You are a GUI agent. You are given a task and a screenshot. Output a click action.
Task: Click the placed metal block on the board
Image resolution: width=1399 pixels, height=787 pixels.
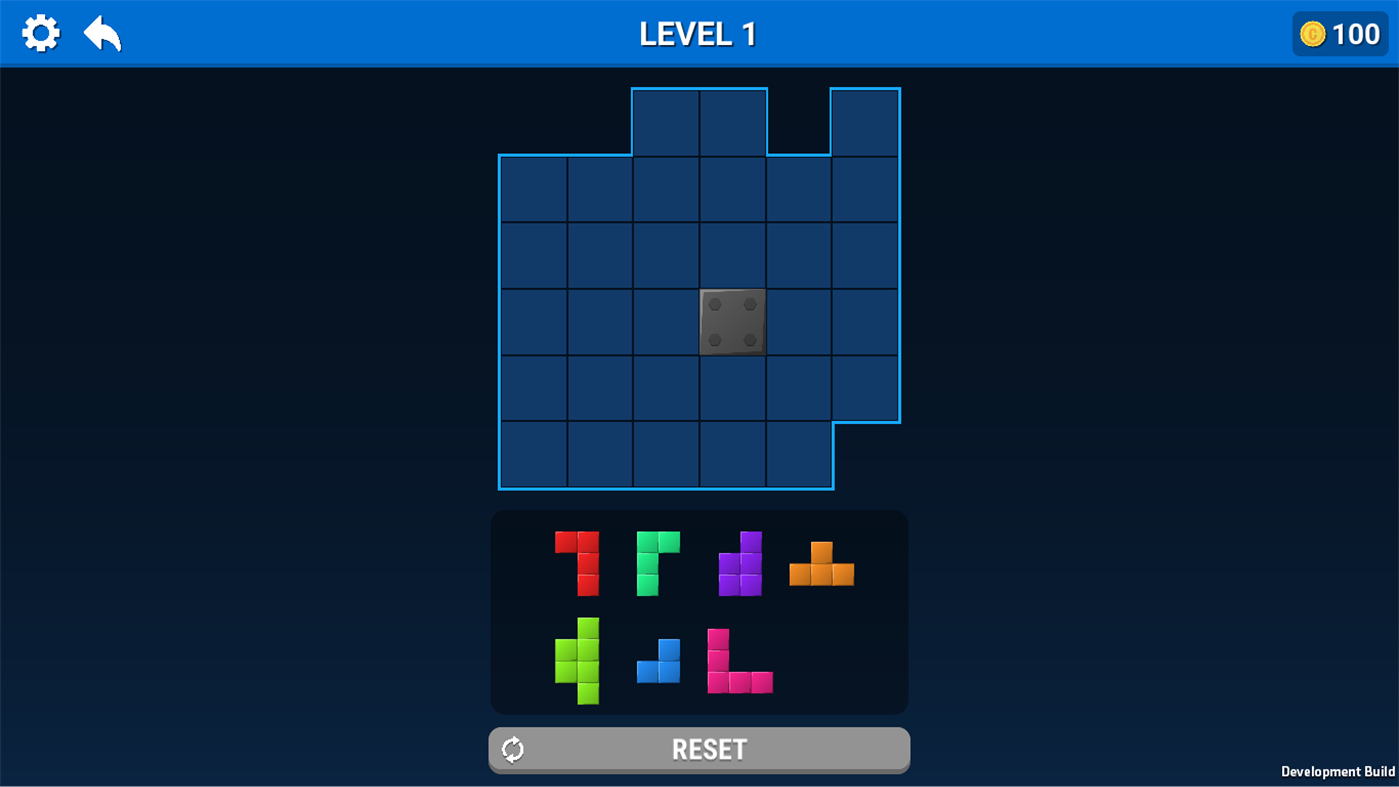[x=731, y=321]
